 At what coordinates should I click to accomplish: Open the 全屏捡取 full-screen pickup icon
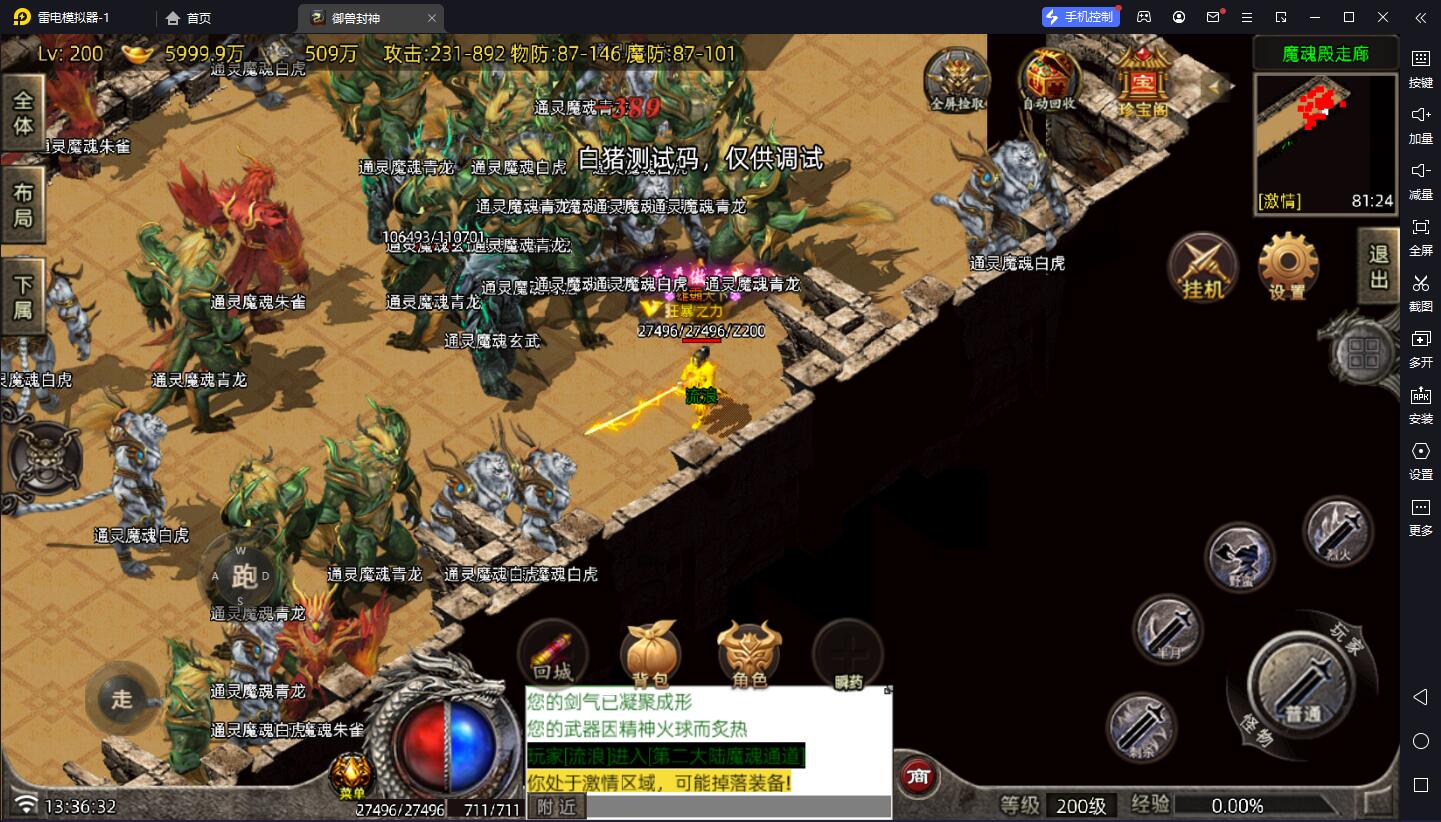tap(957, 76)
